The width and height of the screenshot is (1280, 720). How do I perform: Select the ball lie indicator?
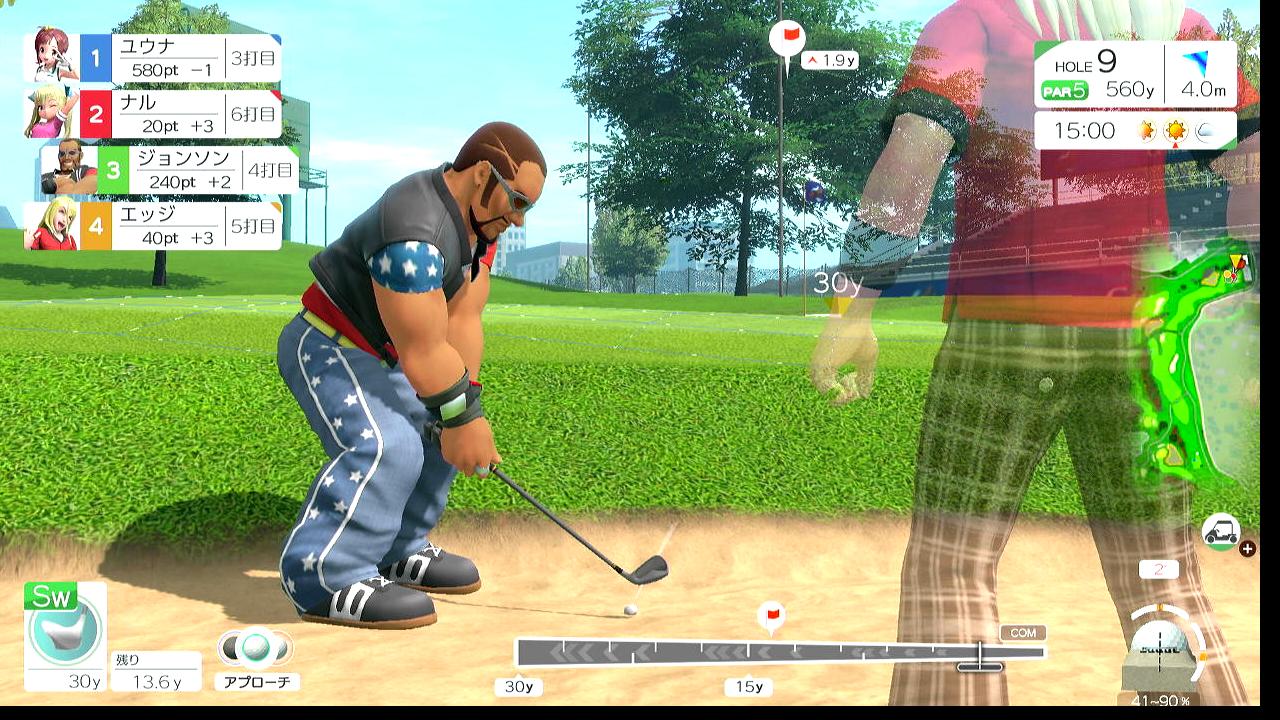[x=1161, y=648]
